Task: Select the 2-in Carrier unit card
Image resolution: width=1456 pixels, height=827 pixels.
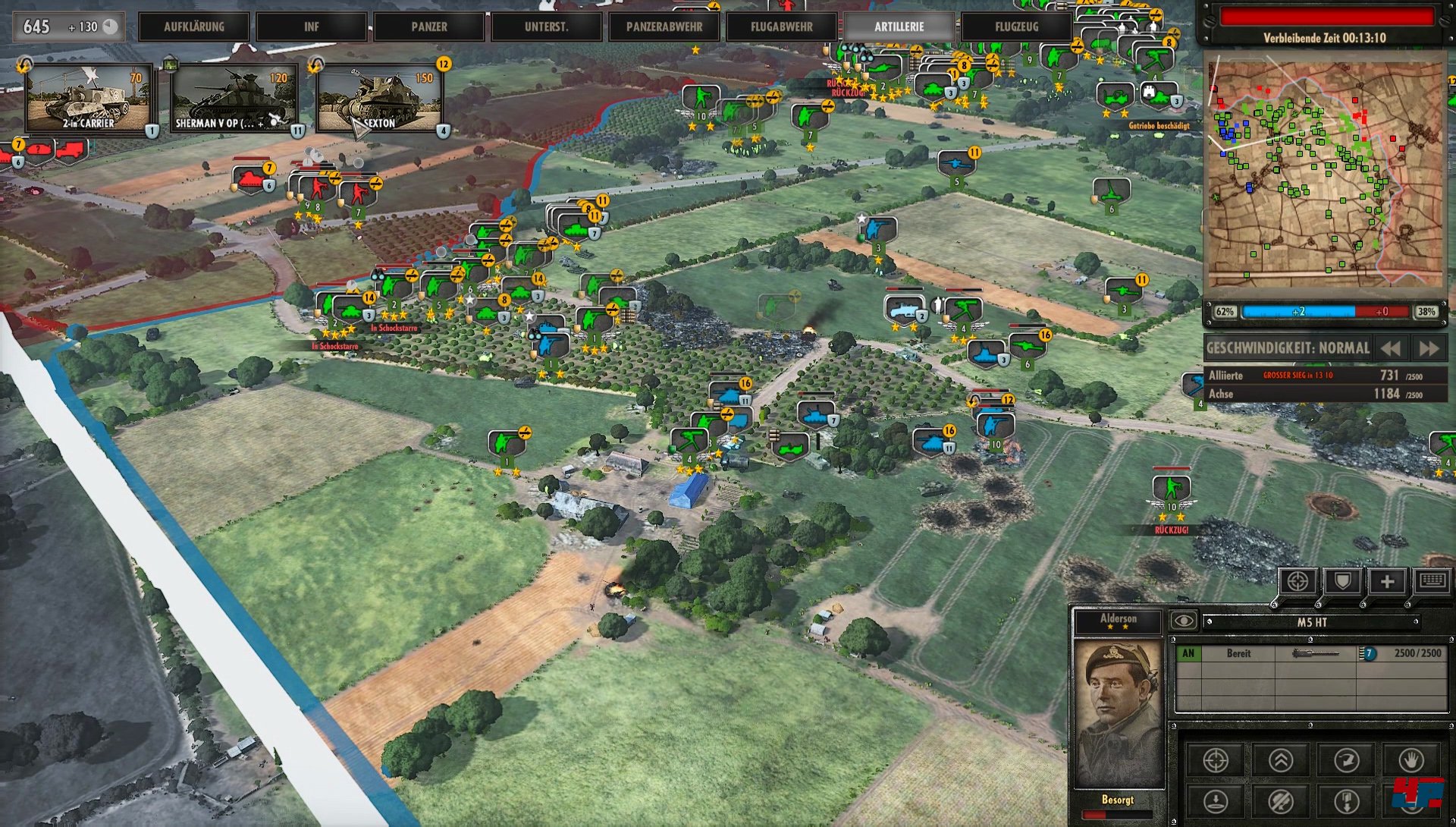Action: click(x=89, y=99)
